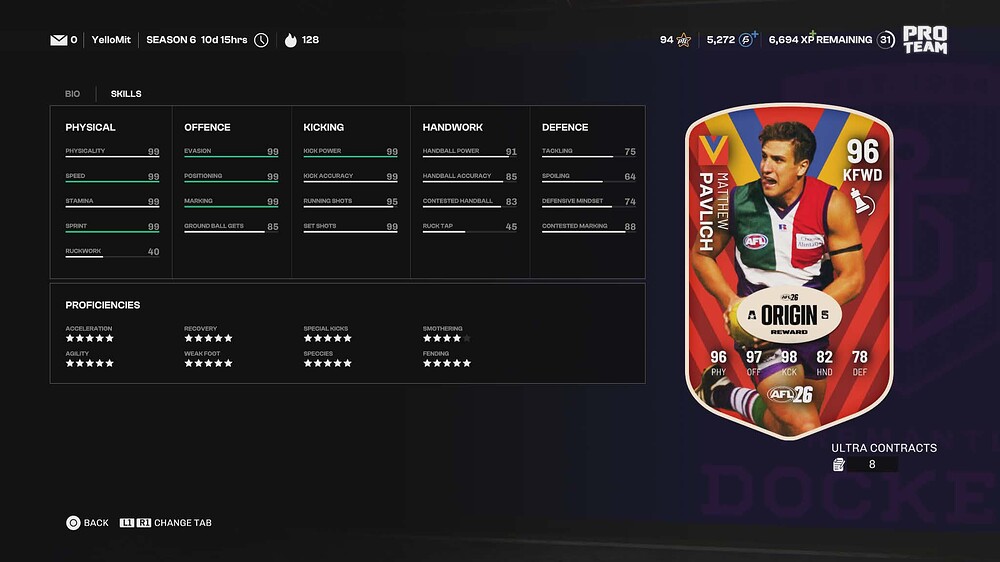This screenshot has width=1000, height=562.
Task: Select the Matthew Pavlich Origin card
Action: [x=788, y=270]
